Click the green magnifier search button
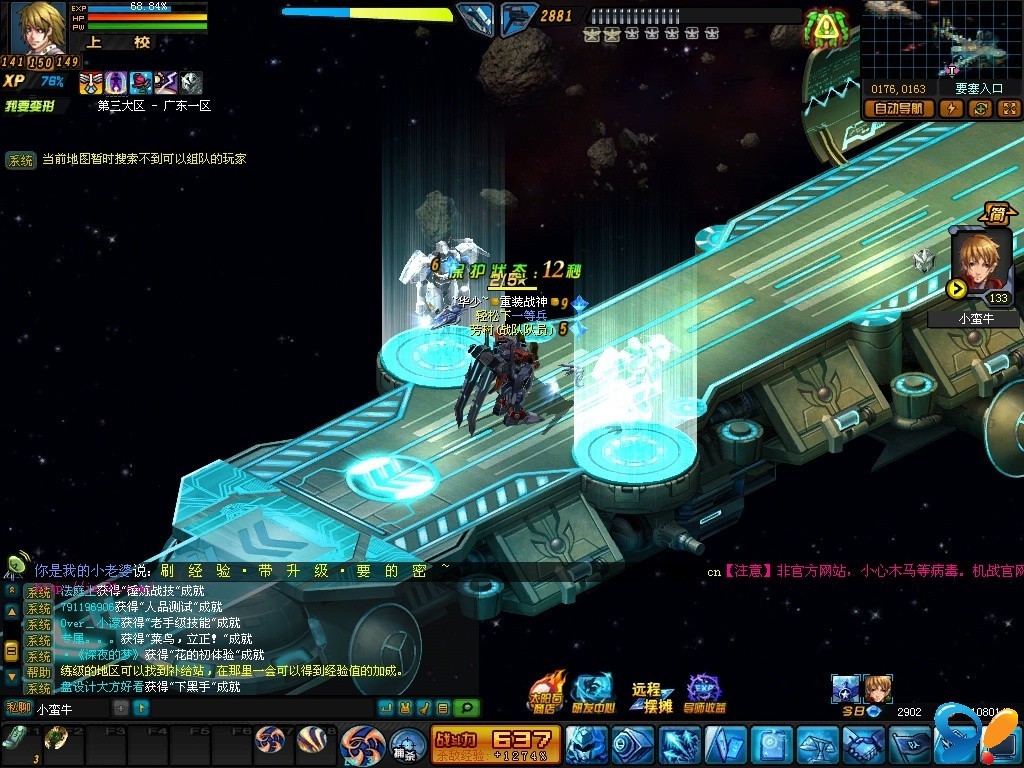Screen dimensions: 1024x768 (x=466, y=708)
